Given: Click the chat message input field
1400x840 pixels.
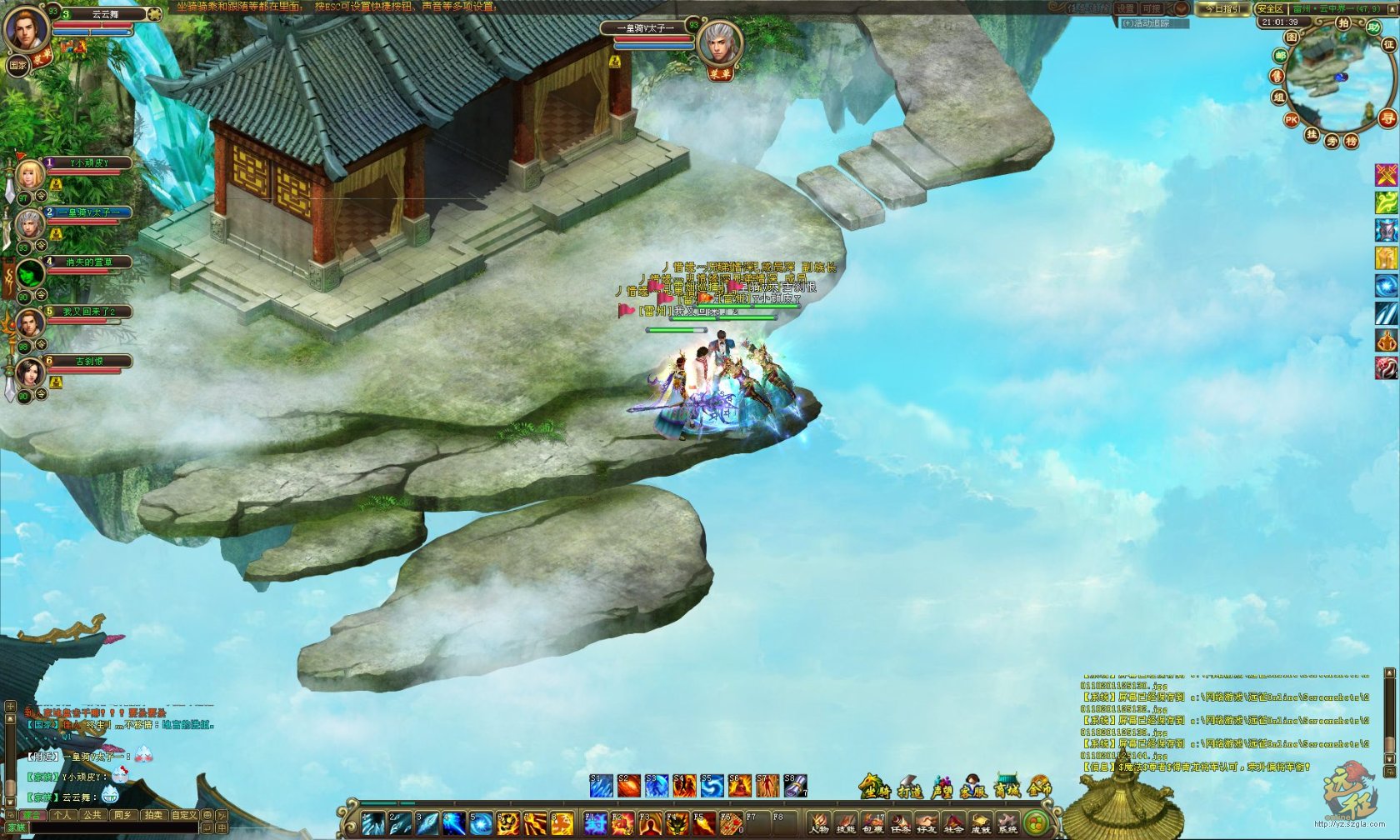Looking at the screenshot, I should point(112,828).
